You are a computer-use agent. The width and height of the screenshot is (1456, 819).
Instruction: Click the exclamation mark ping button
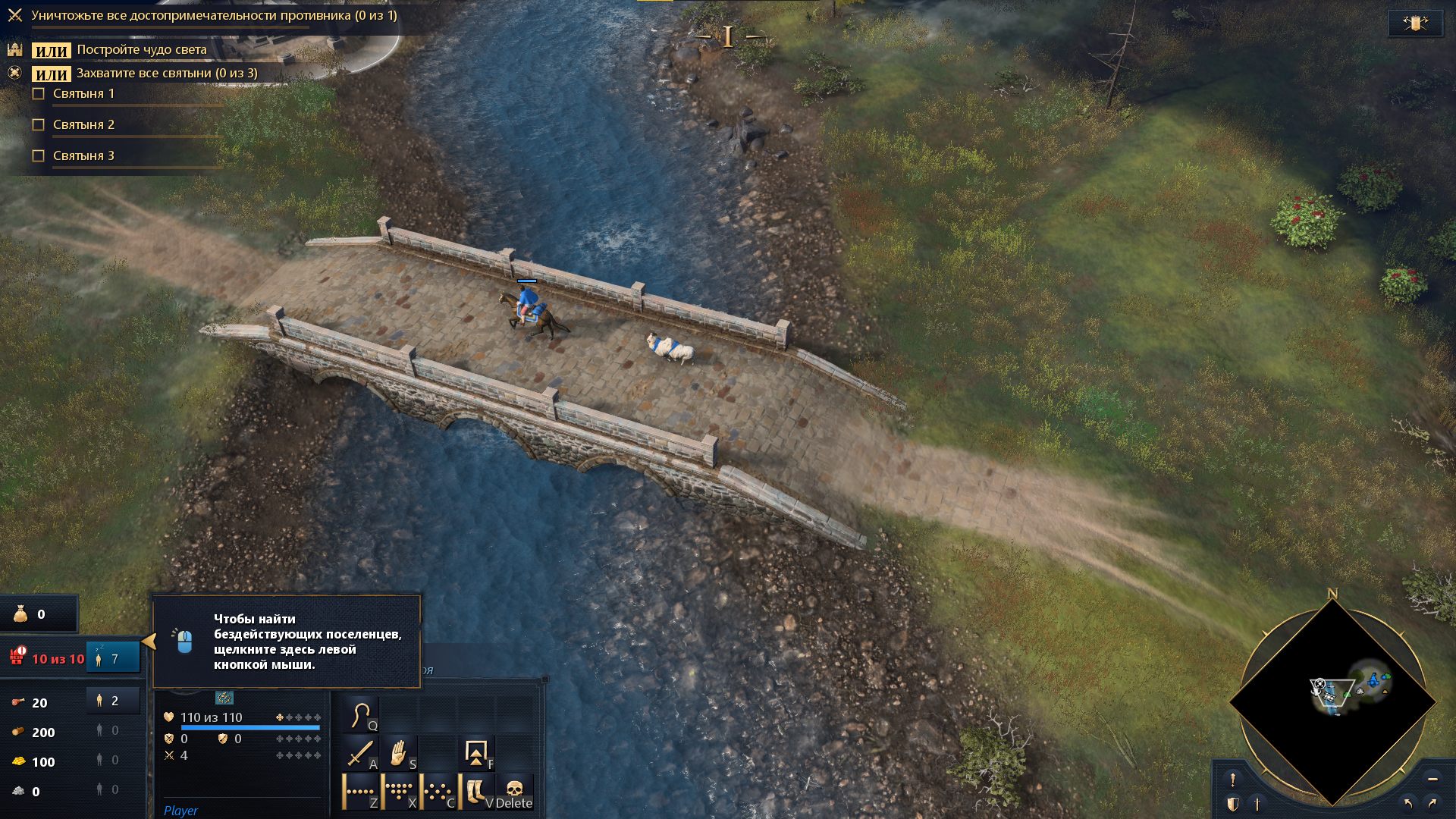click(x=1233, y=780)
